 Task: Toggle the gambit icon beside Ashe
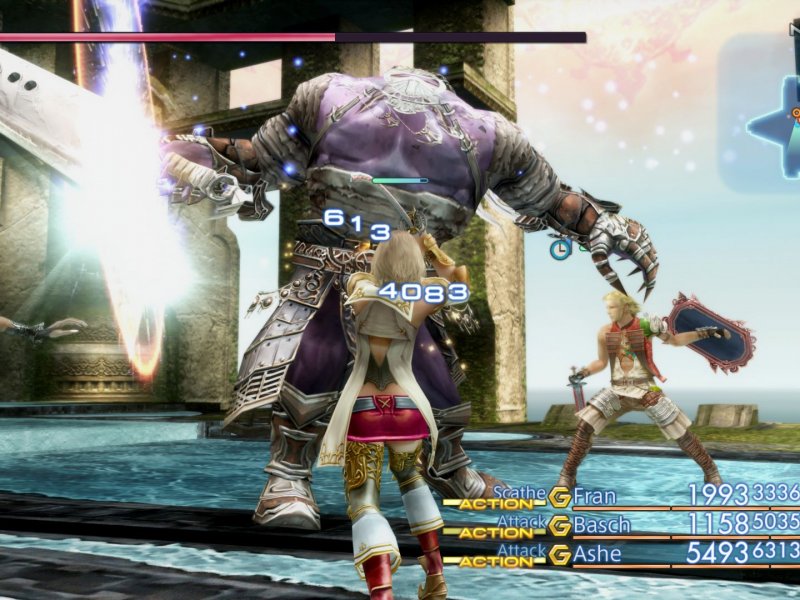tap(560, 553)
